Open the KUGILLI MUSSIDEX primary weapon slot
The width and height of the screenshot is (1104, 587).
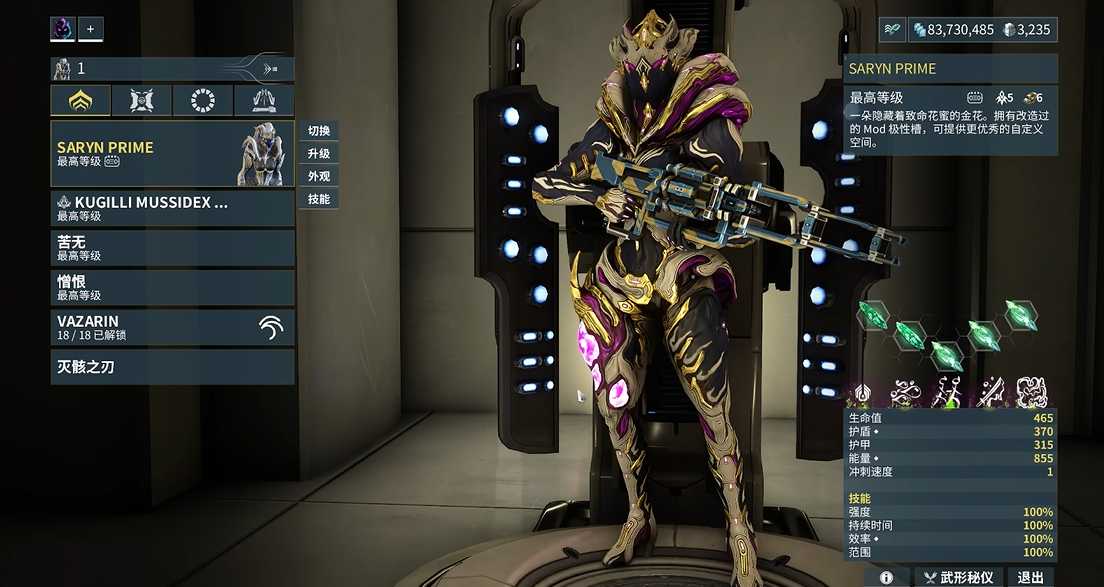click(x=172, y=208)
